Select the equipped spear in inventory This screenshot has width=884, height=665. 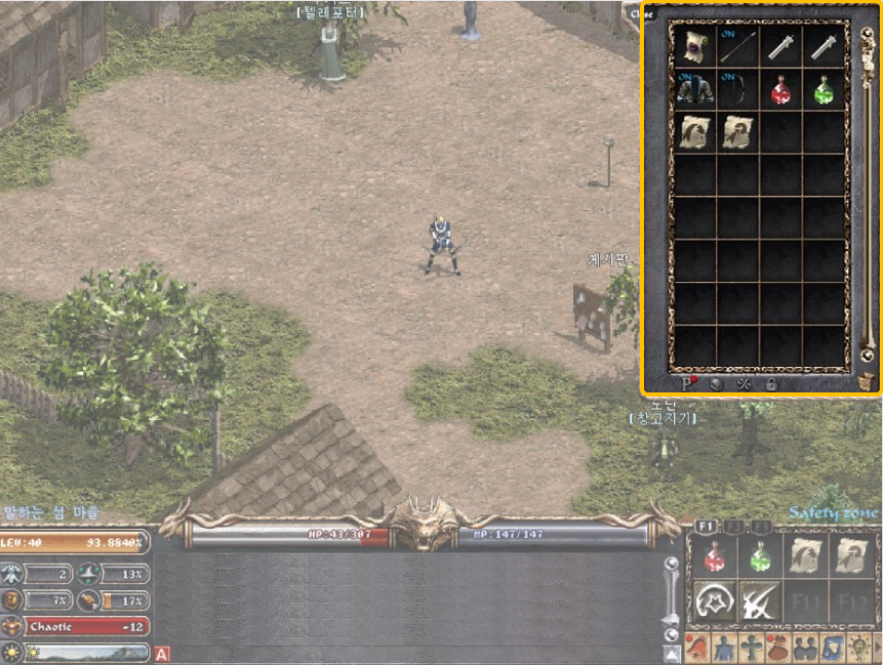pyautogui.click(x=739, y=44)
